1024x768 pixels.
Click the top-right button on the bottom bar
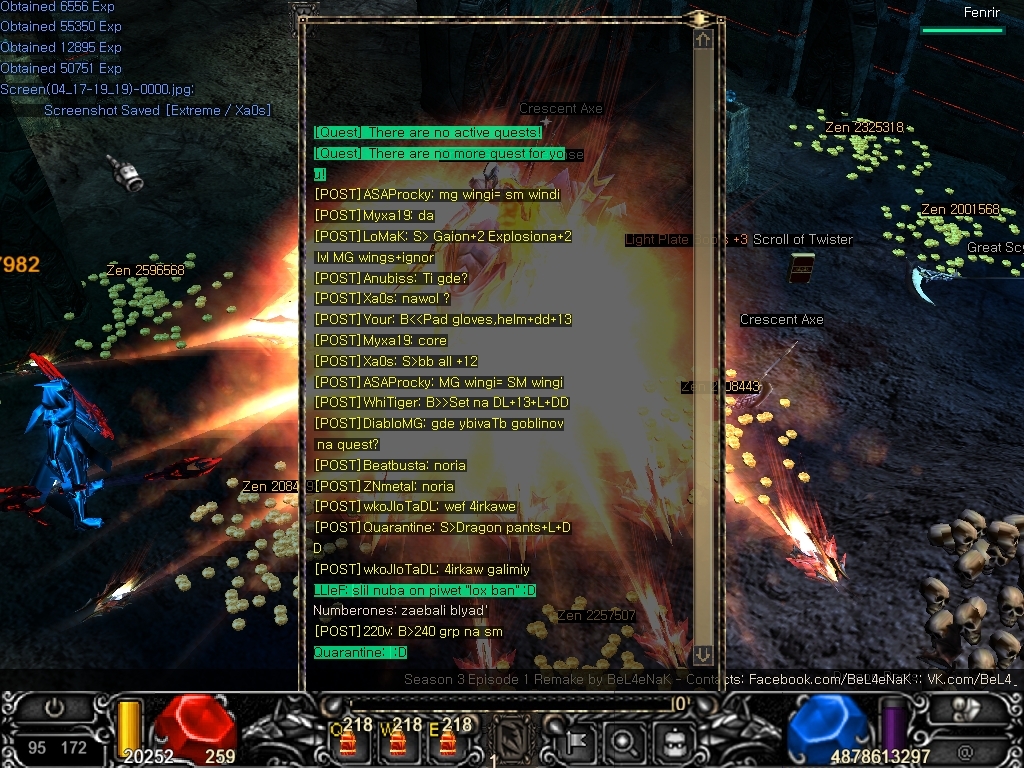coord(967,707)
